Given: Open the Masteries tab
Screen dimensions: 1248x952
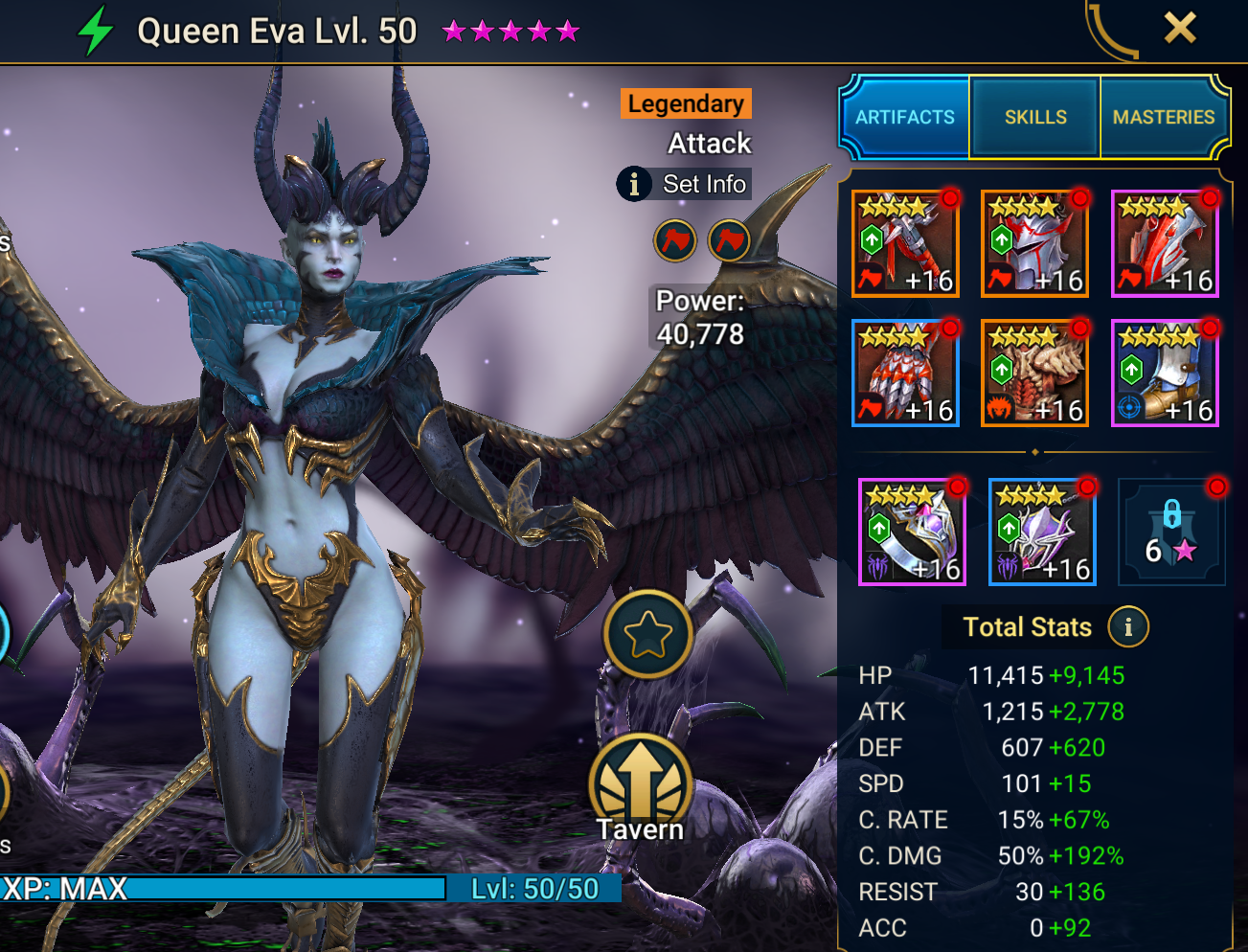Looking at the screenshot, I should [x=1163, y=117].
